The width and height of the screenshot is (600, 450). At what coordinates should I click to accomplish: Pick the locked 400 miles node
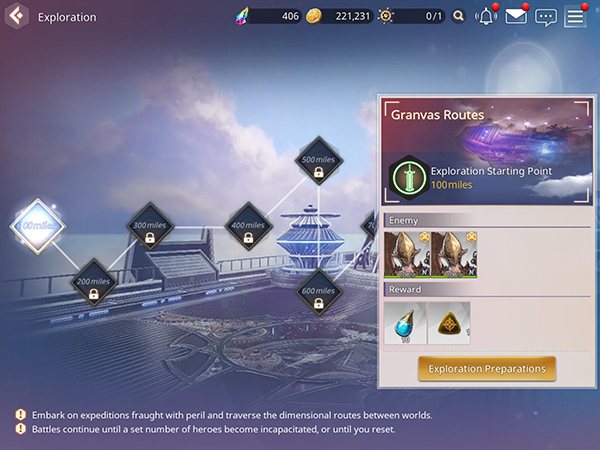point(248,226)
